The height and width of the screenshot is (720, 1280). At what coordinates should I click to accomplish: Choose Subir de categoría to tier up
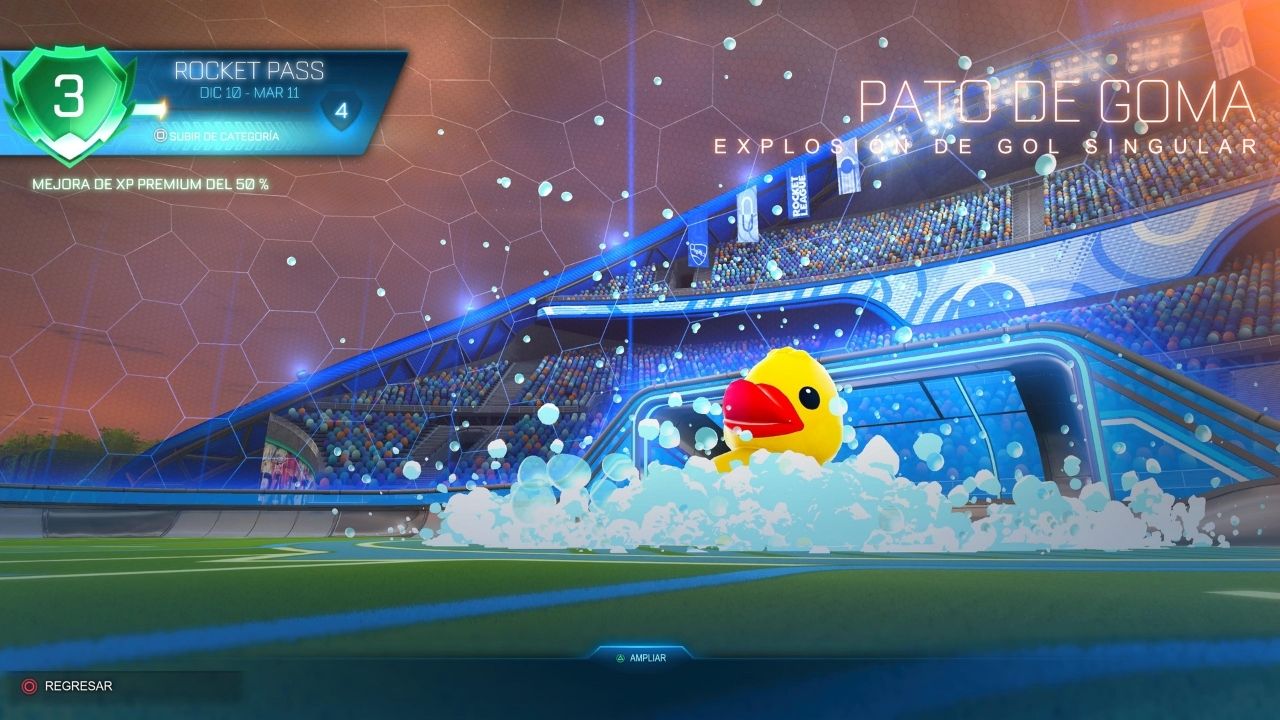(x=216, y=136)
